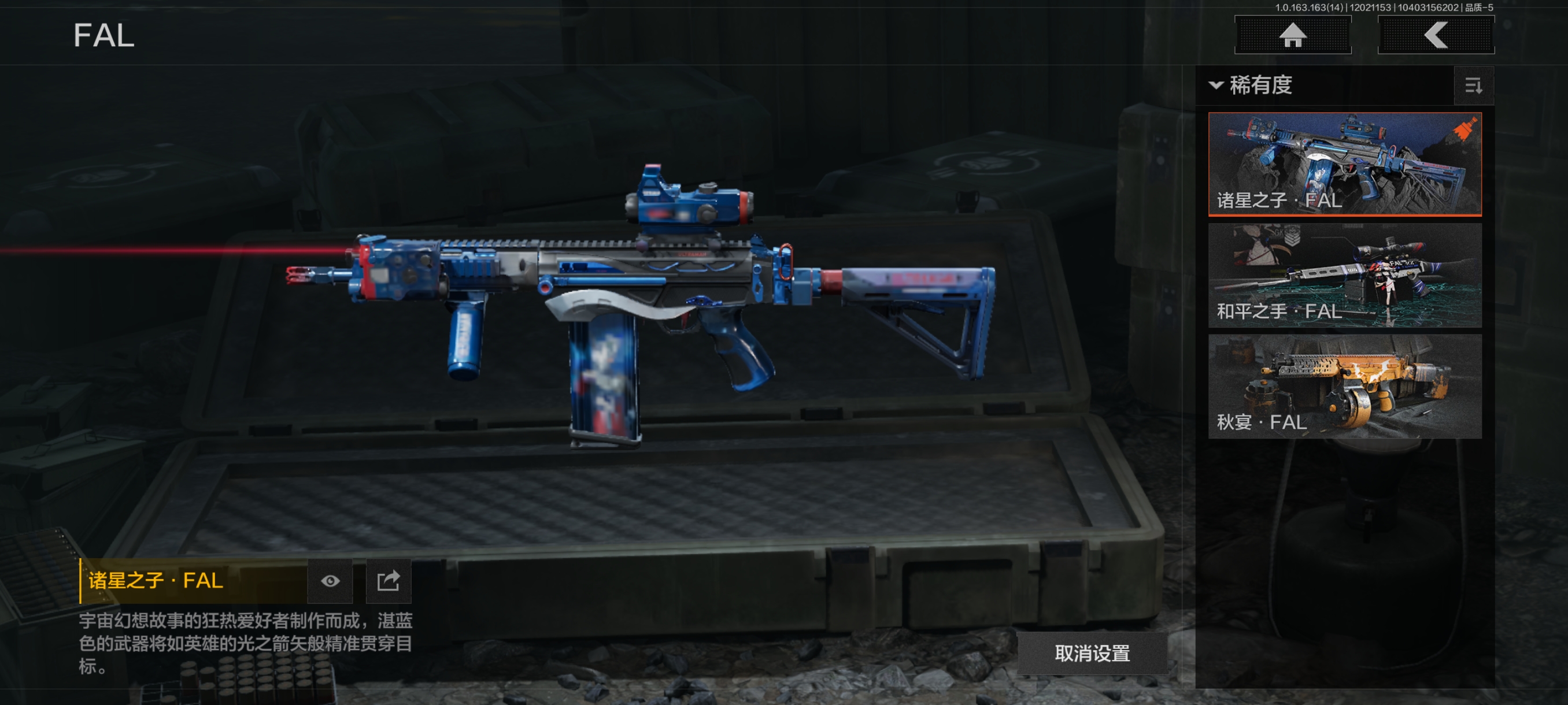This screenshot has height=705, width=1568.
Task: Pick the 秋宴 · FAL skin
Action: 1344,386
